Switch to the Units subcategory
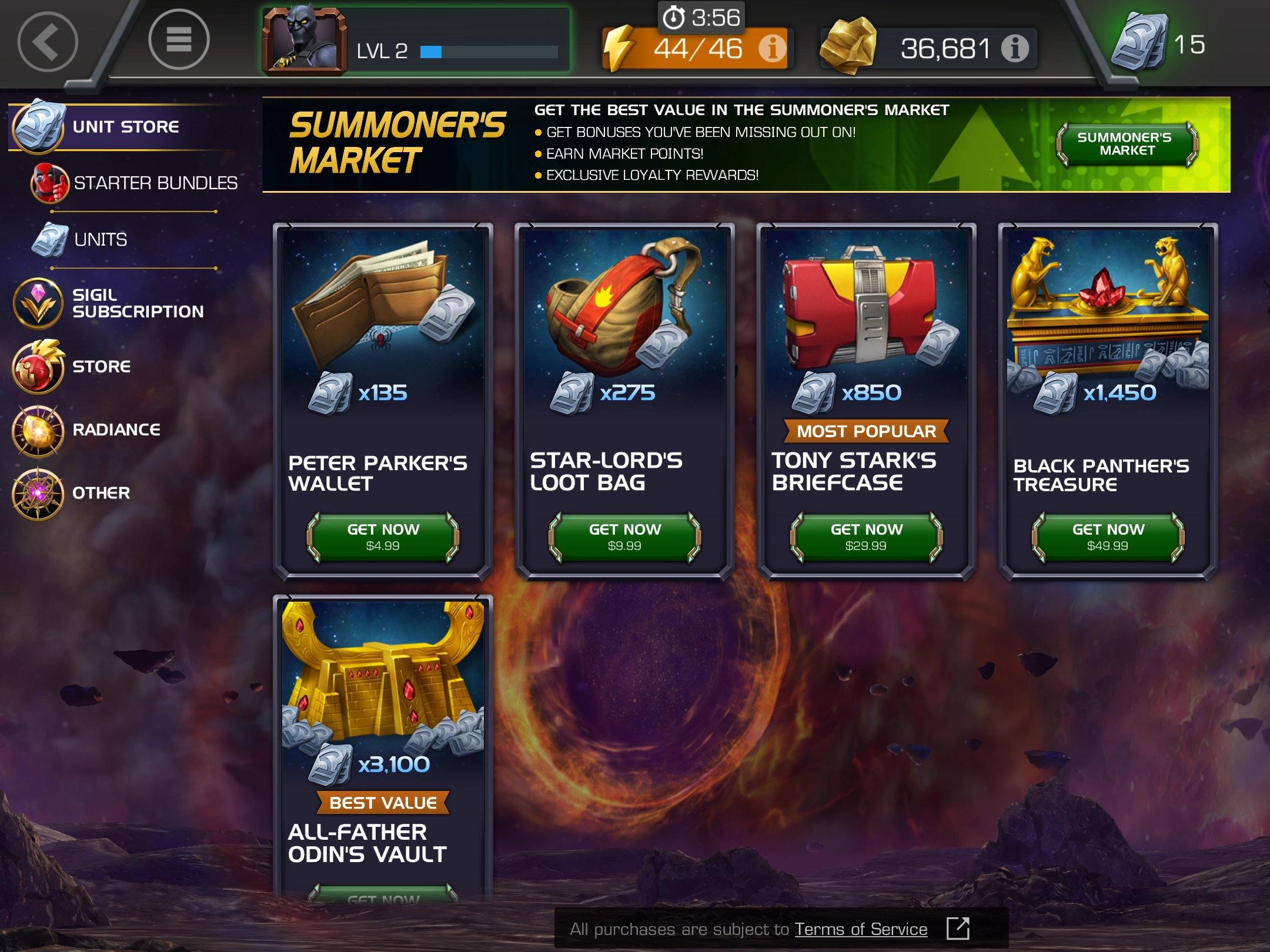The height and width of the screenshot is (952, 1270). 100,240
